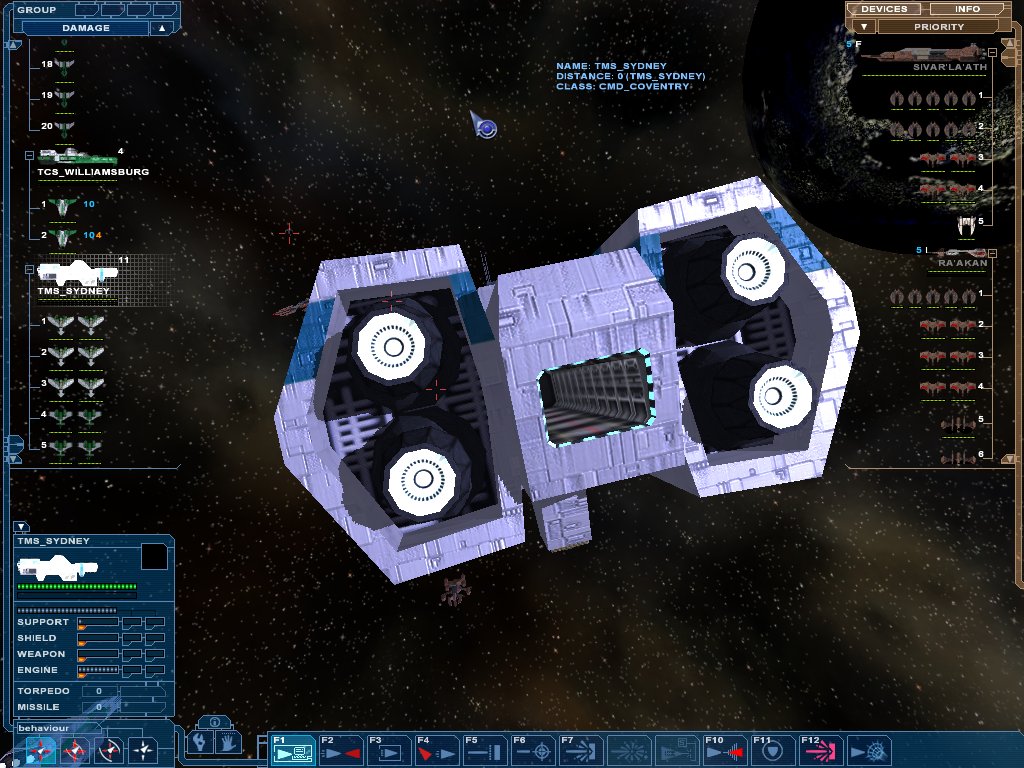Switch to the INFO tab
Image resolution: width=1024 pixels, height=768 pixels.
click(x=967, y=9)
